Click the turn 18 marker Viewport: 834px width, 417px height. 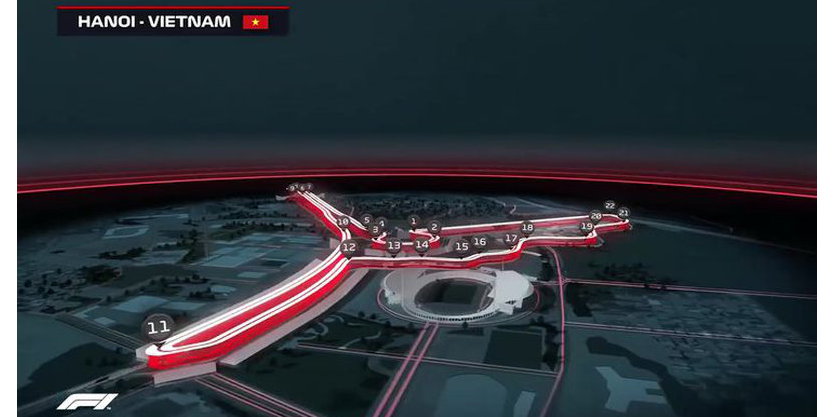[x=527, y=227]
